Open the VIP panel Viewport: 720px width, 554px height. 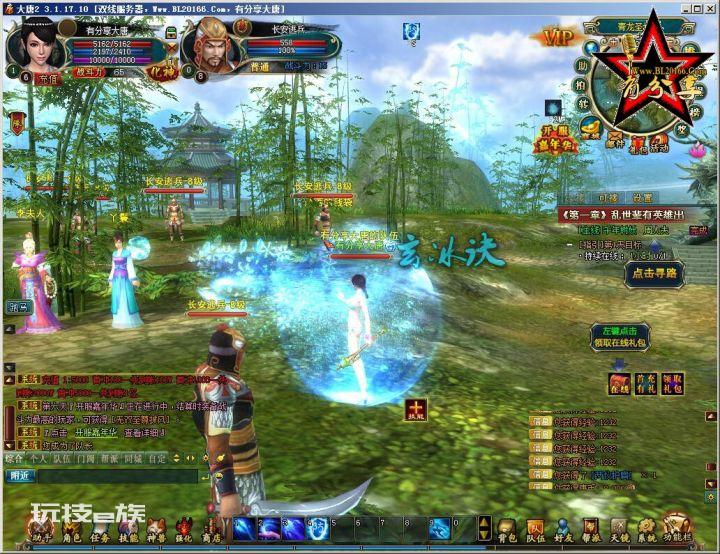click(x=558, y=37)
